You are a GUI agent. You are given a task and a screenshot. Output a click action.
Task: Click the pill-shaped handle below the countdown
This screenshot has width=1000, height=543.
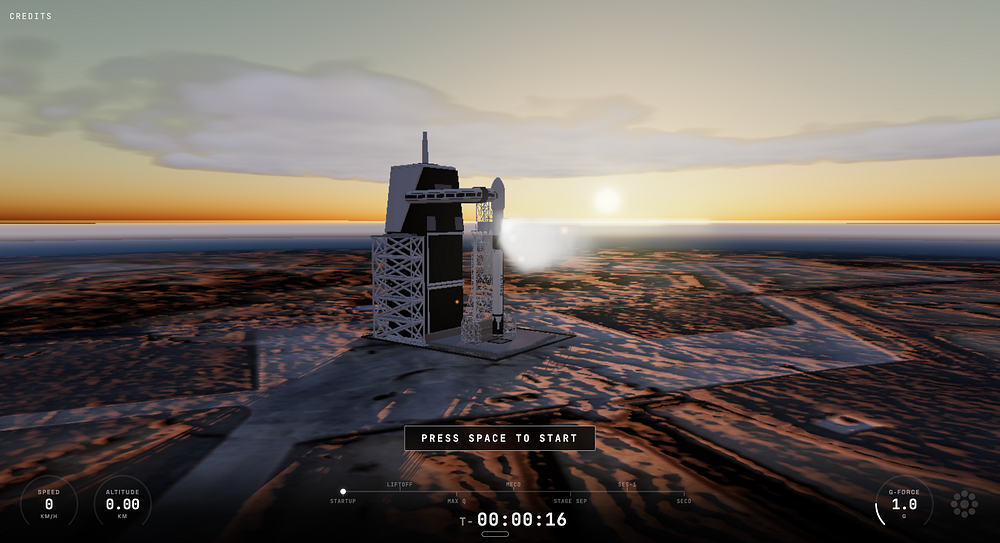495,534
